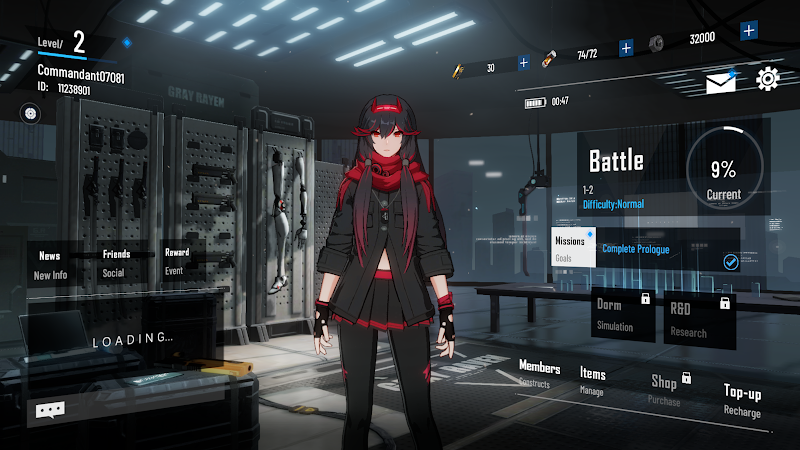Screen dimensions: 800x450
Task: Refill the 74/72 stamina resource
Action: [626, 47]
